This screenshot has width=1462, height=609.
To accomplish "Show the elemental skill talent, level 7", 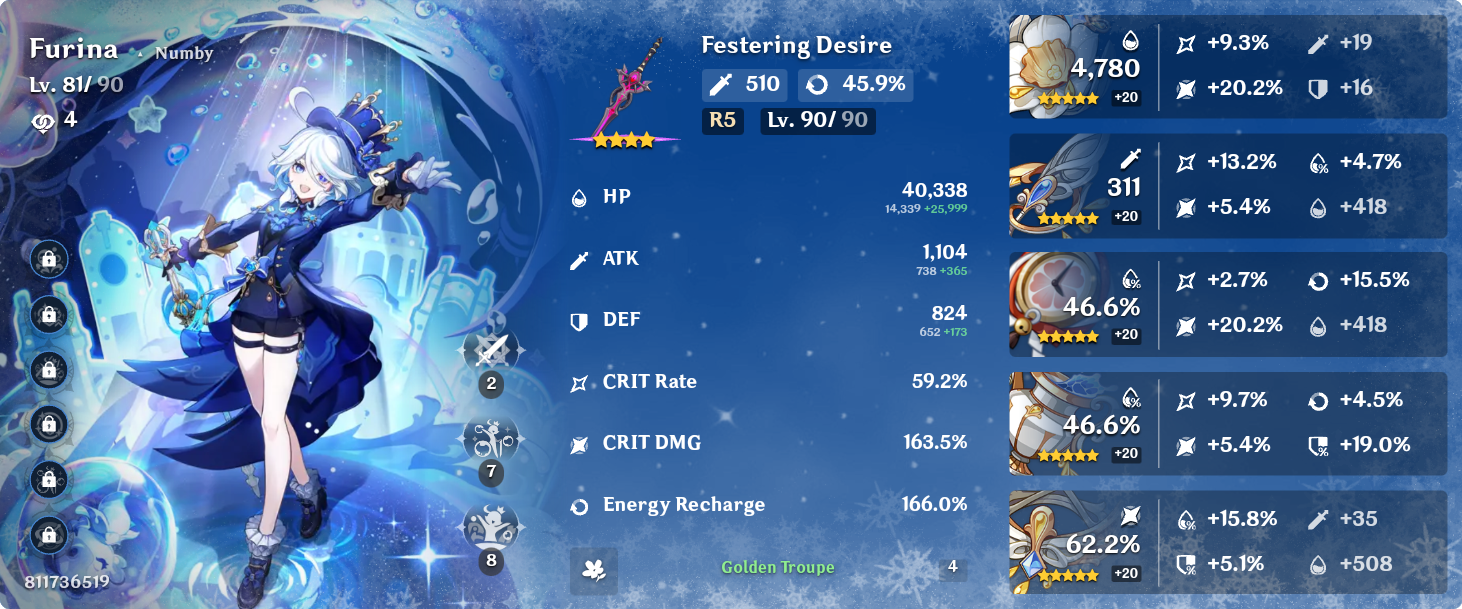I will tap(491, 439).
